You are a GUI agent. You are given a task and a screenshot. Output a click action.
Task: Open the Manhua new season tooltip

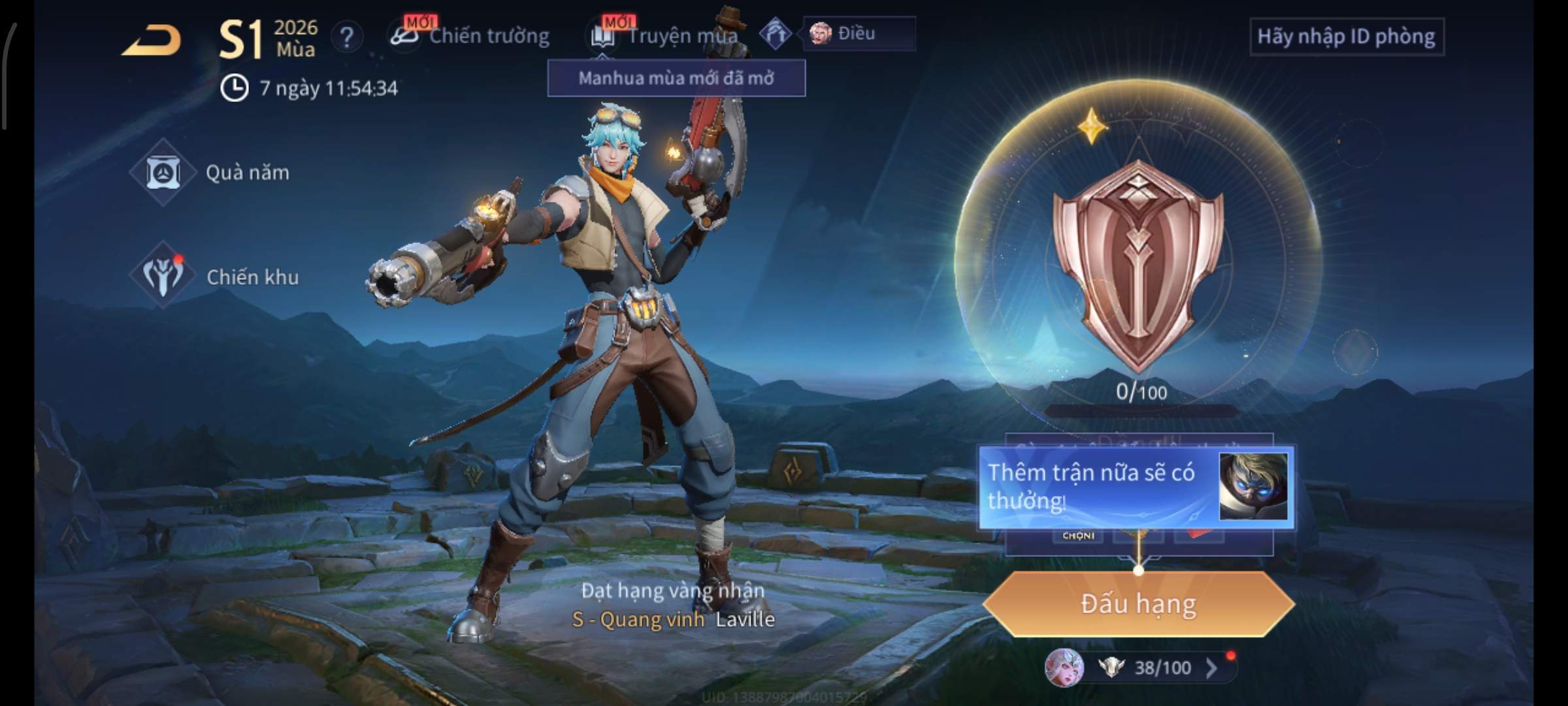[x=676, y=78]
